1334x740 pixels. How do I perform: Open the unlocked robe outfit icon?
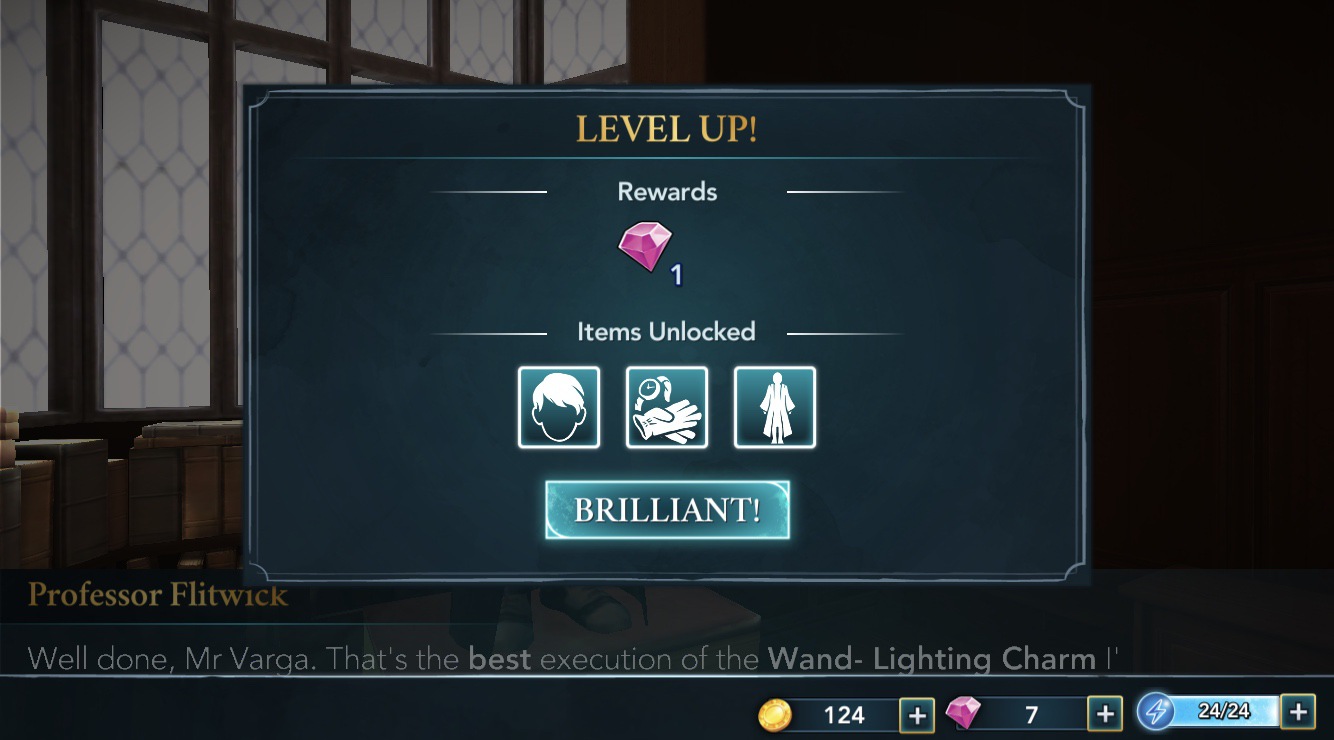774,407
